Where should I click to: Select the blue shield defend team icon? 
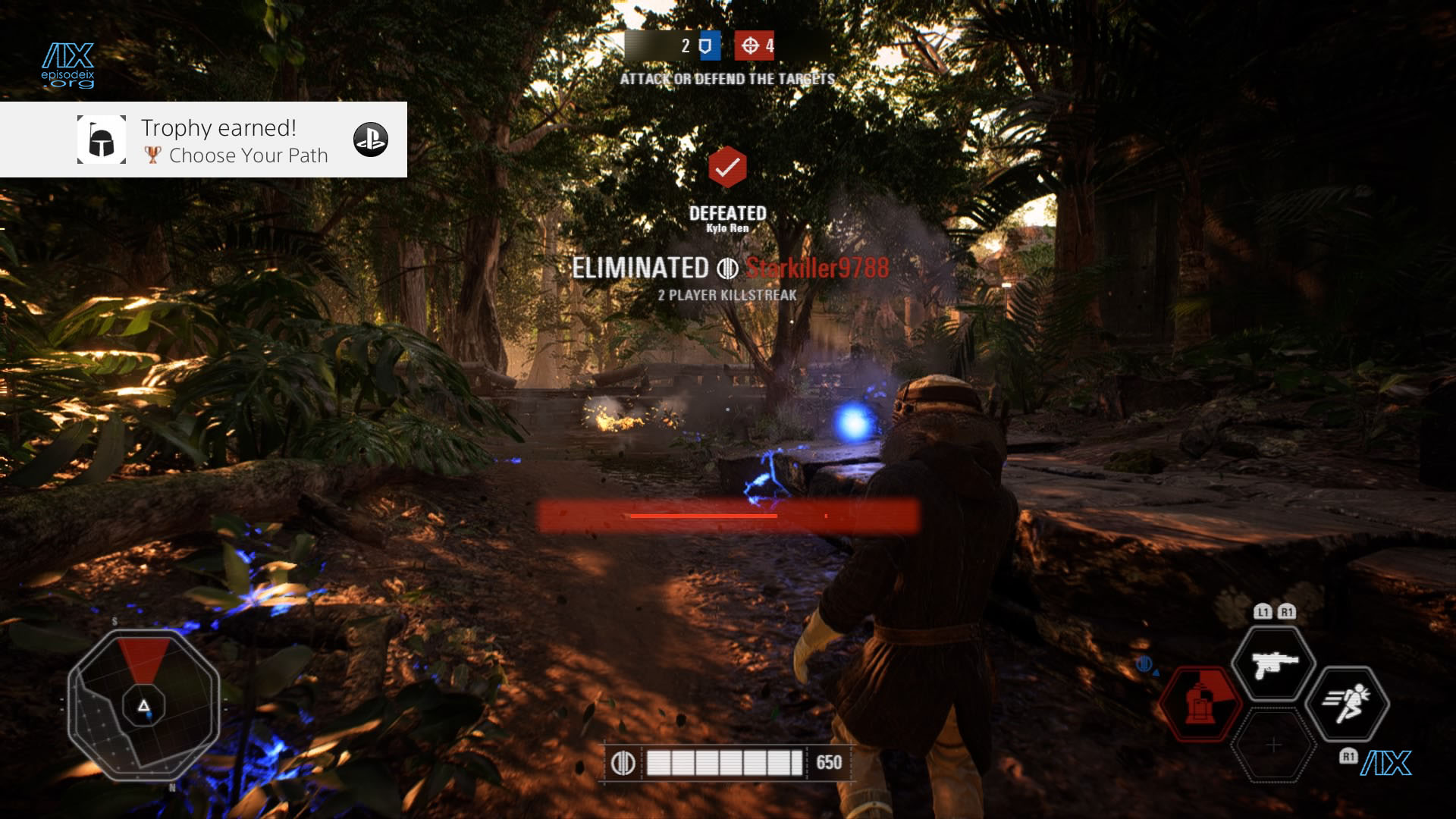706,46
